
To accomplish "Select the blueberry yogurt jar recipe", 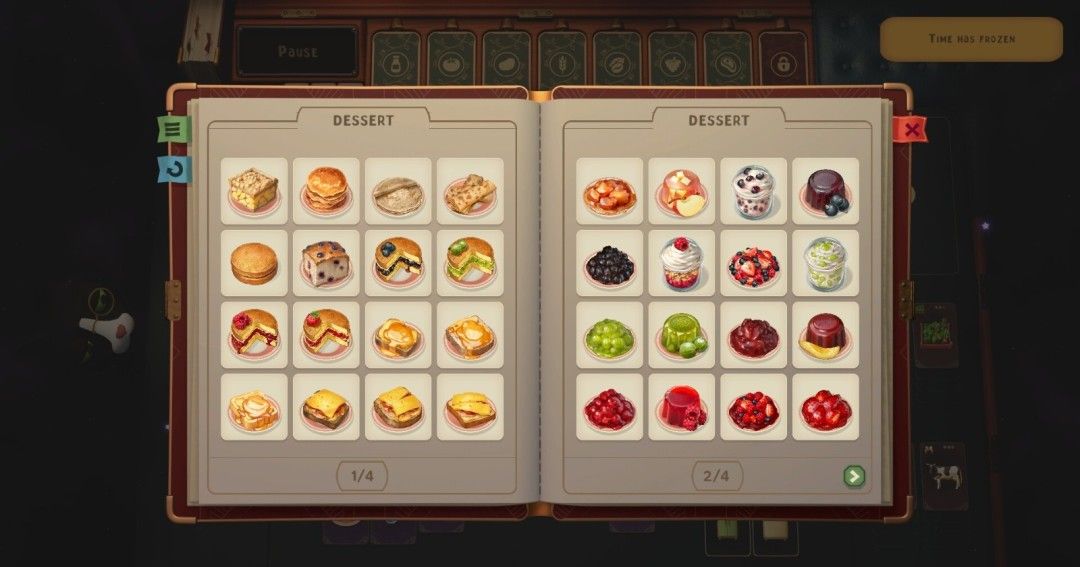I will pyautogui.click(x=753, y=190).
